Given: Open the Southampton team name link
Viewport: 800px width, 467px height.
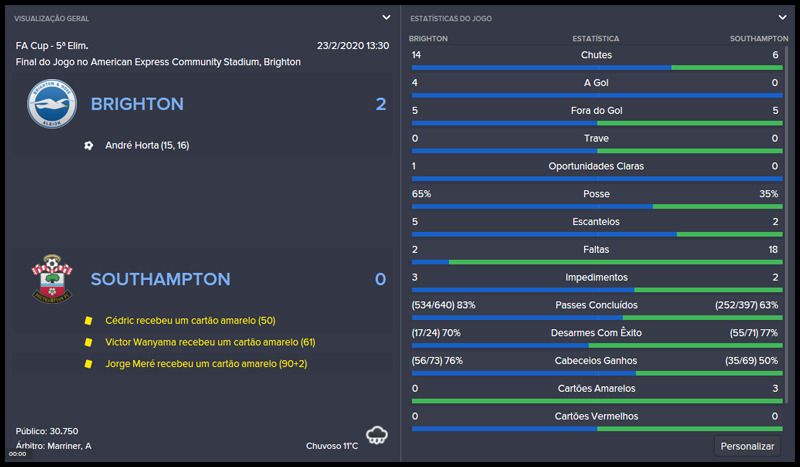Looking at the screenshot, I should coord(160,279).
